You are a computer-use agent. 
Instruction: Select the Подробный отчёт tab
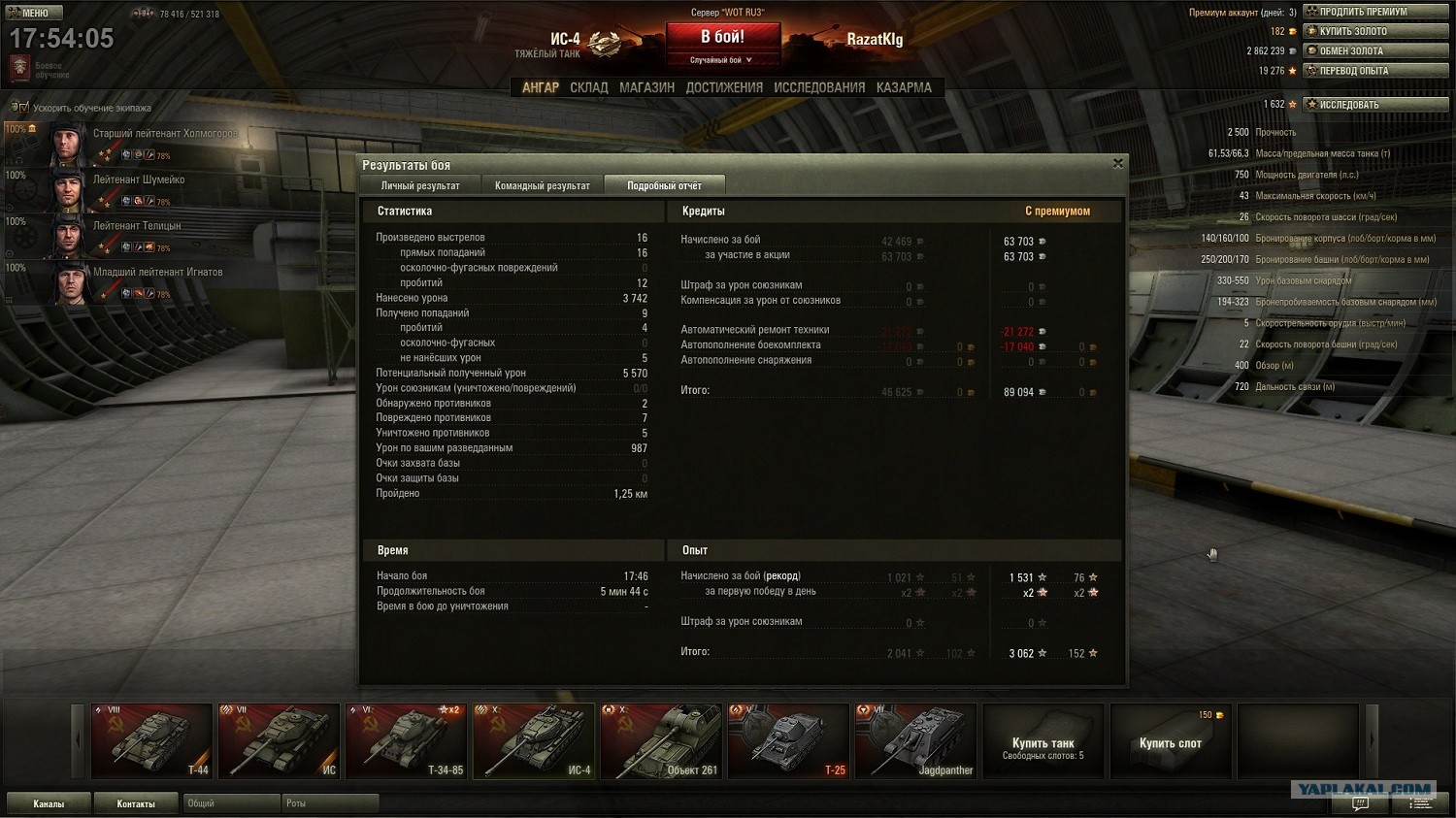click(x=664, y=185)
